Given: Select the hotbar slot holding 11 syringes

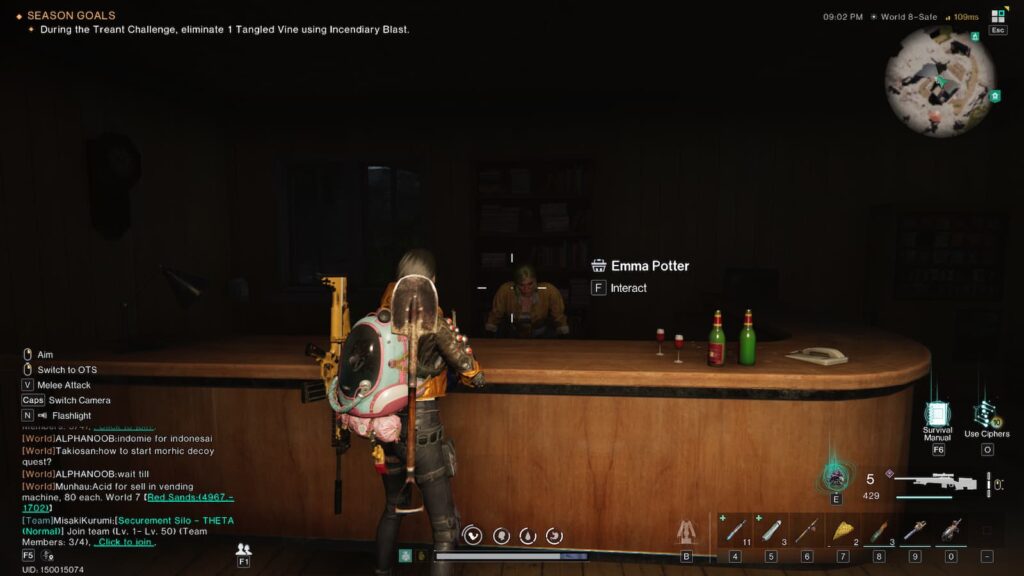Looking at the screenshot, I should (735, 530).
